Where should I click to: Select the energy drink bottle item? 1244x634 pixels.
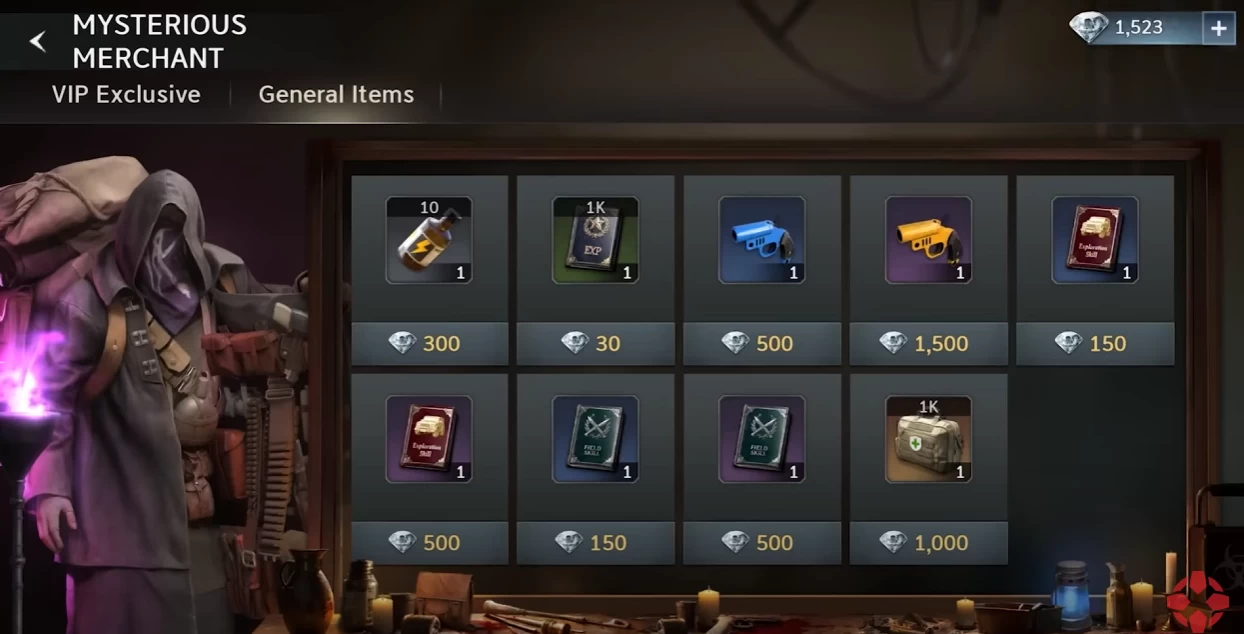429,240
